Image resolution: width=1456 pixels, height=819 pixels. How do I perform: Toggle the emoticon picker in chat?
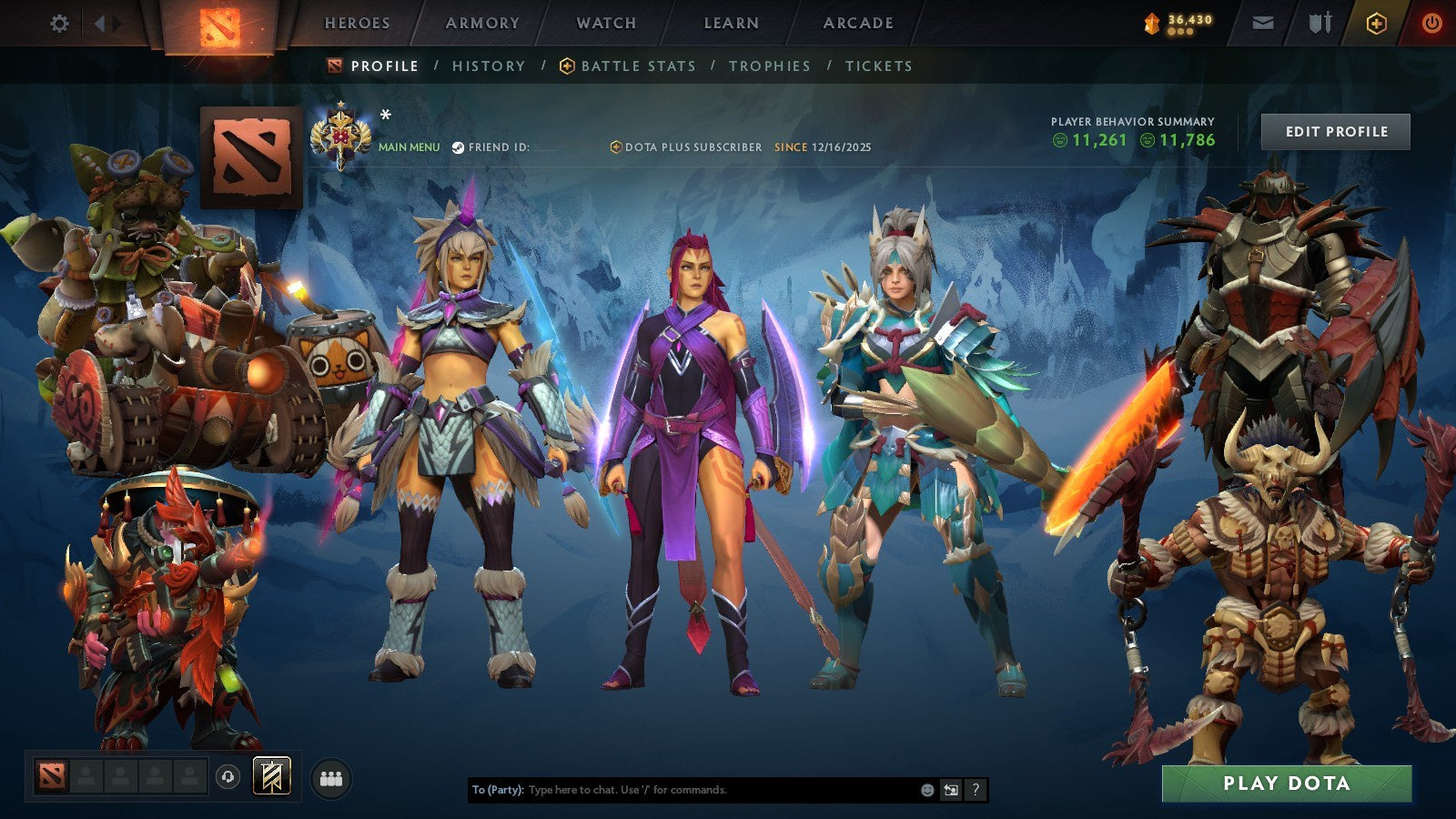tap(927, 789)
